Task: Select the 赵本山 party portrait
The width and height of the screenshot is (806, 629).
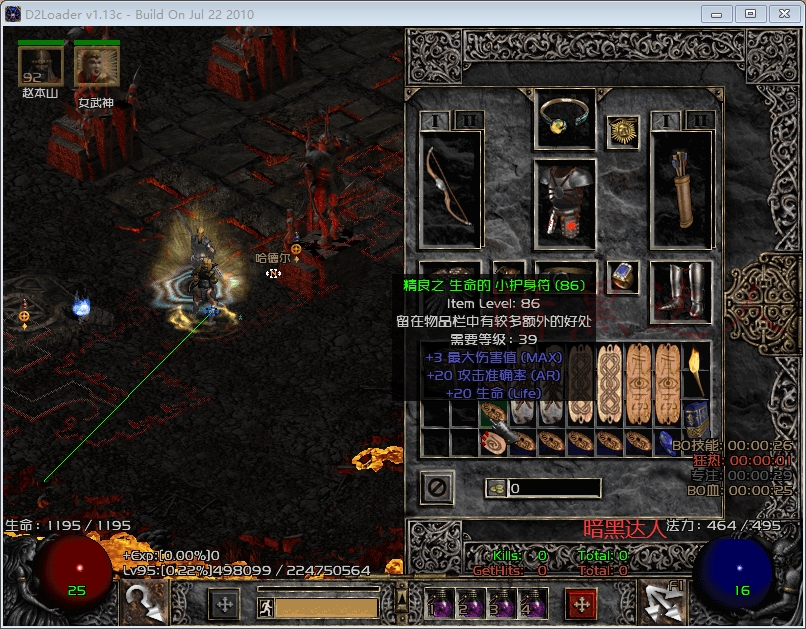Action: [x=40, y=67]
